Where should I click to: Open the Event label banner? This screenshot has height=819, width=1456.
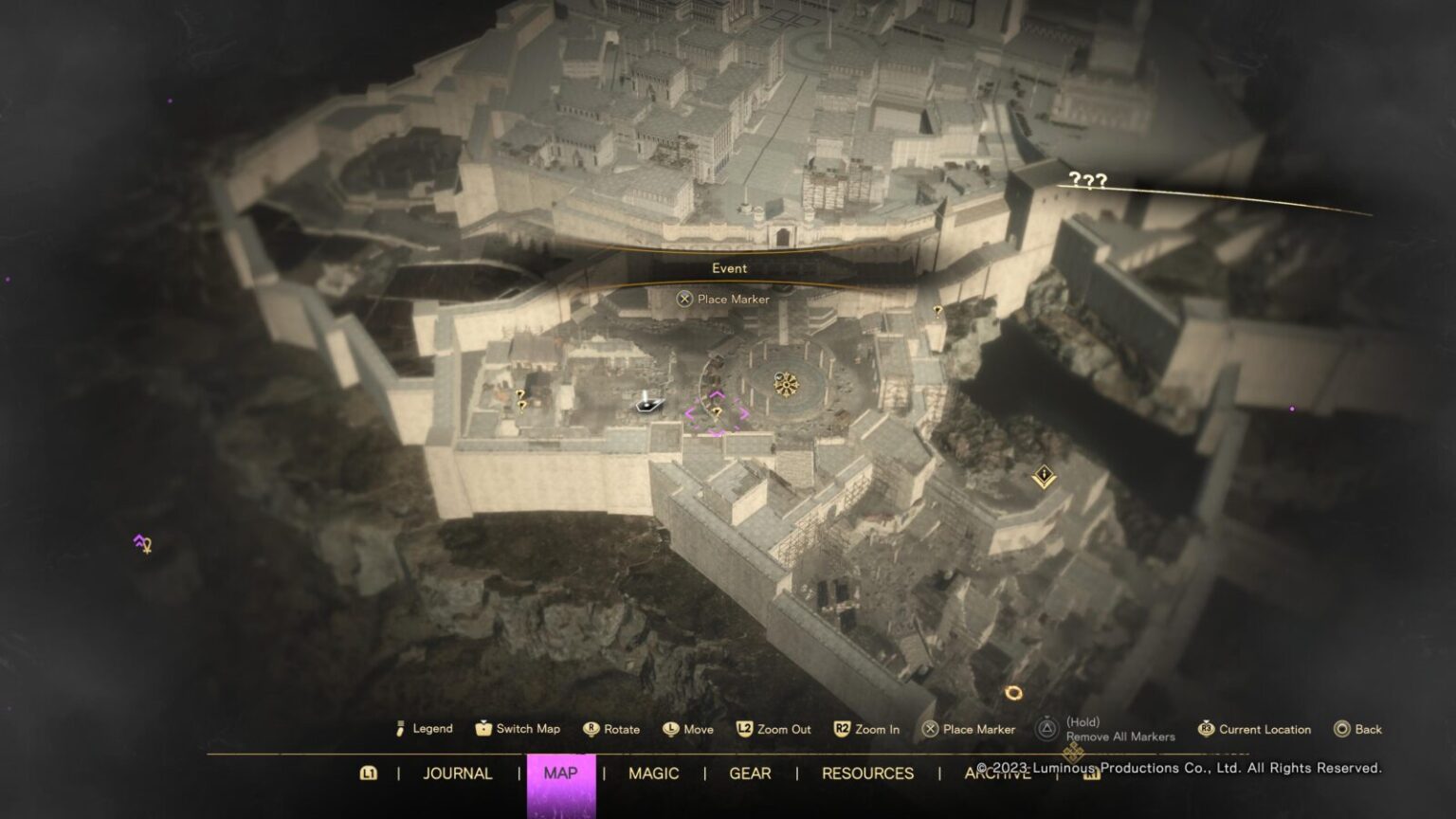[x=728, y=268]
